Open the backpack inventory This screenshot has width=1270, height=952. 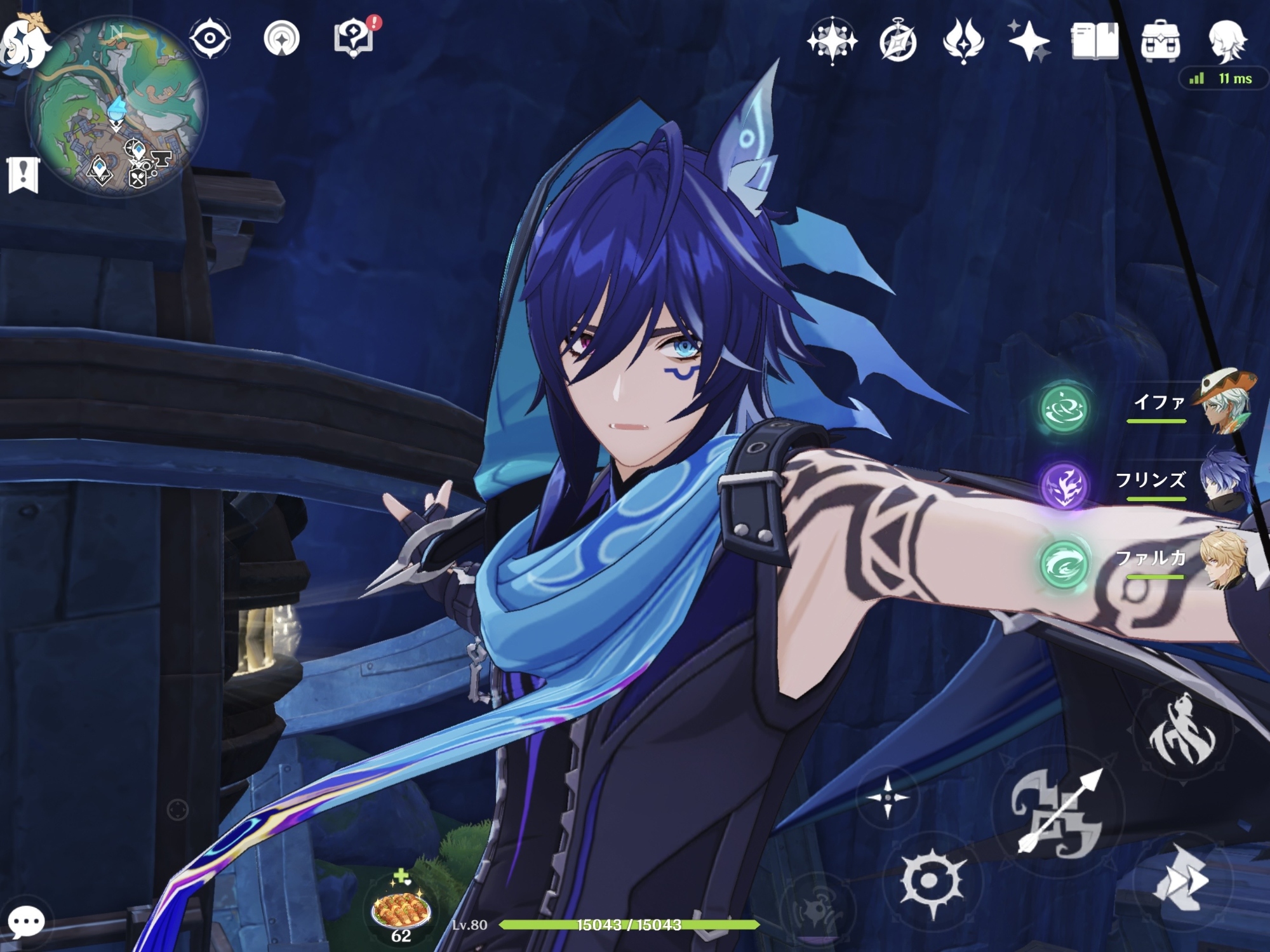(1160, 41)
